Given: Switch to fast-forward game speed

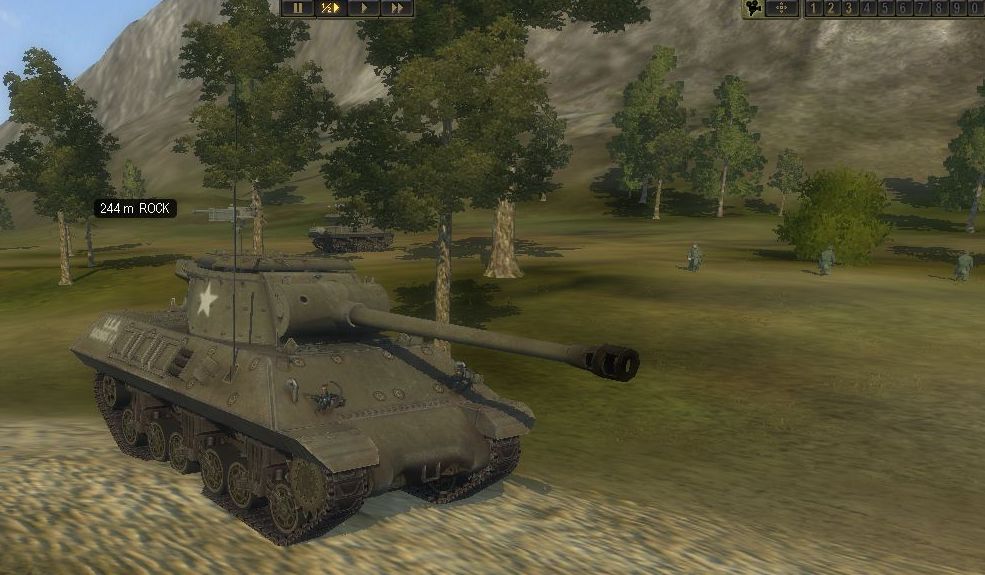Looking at the screenshot, I should [396, 7].
